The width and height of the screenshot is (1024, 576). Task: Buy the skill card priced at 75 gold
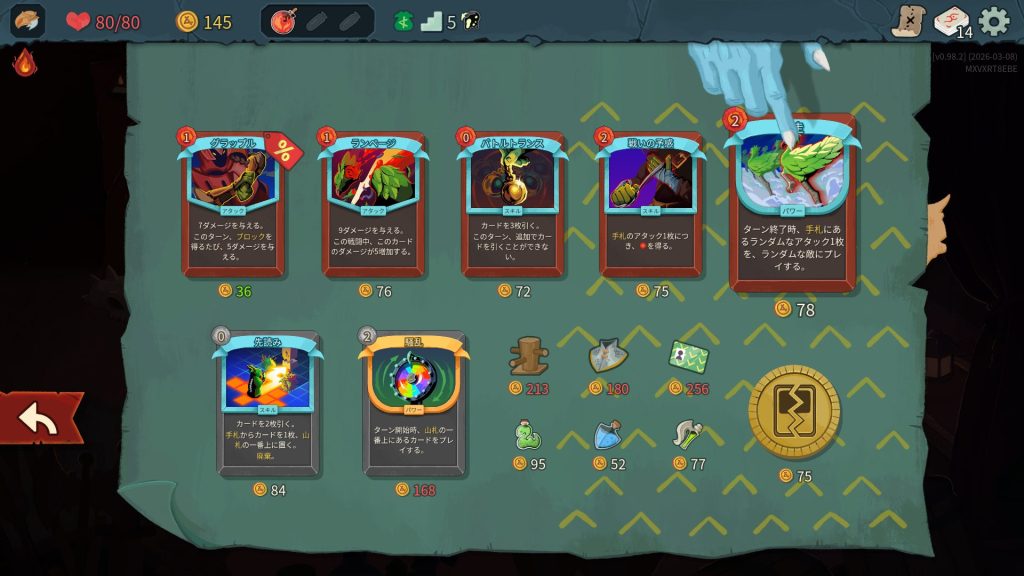[x=651, y=205]
